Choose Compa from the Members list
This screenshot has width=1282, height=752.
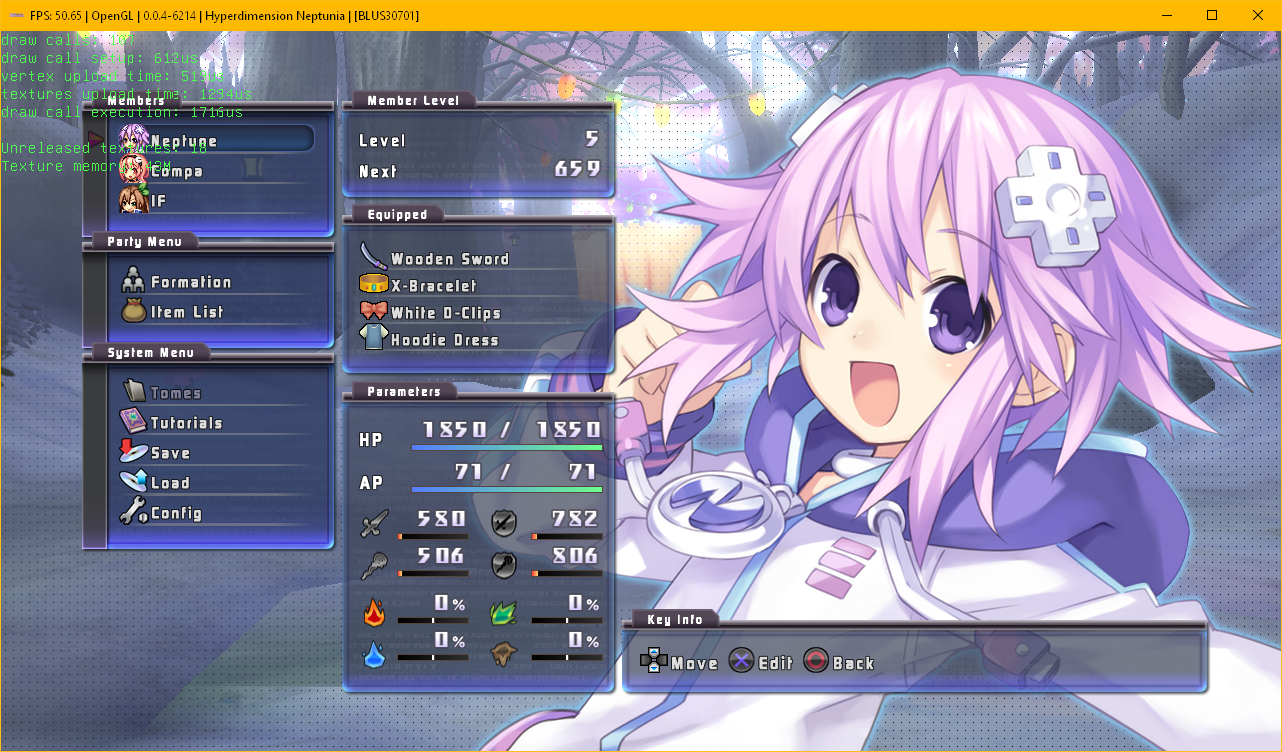176,171
